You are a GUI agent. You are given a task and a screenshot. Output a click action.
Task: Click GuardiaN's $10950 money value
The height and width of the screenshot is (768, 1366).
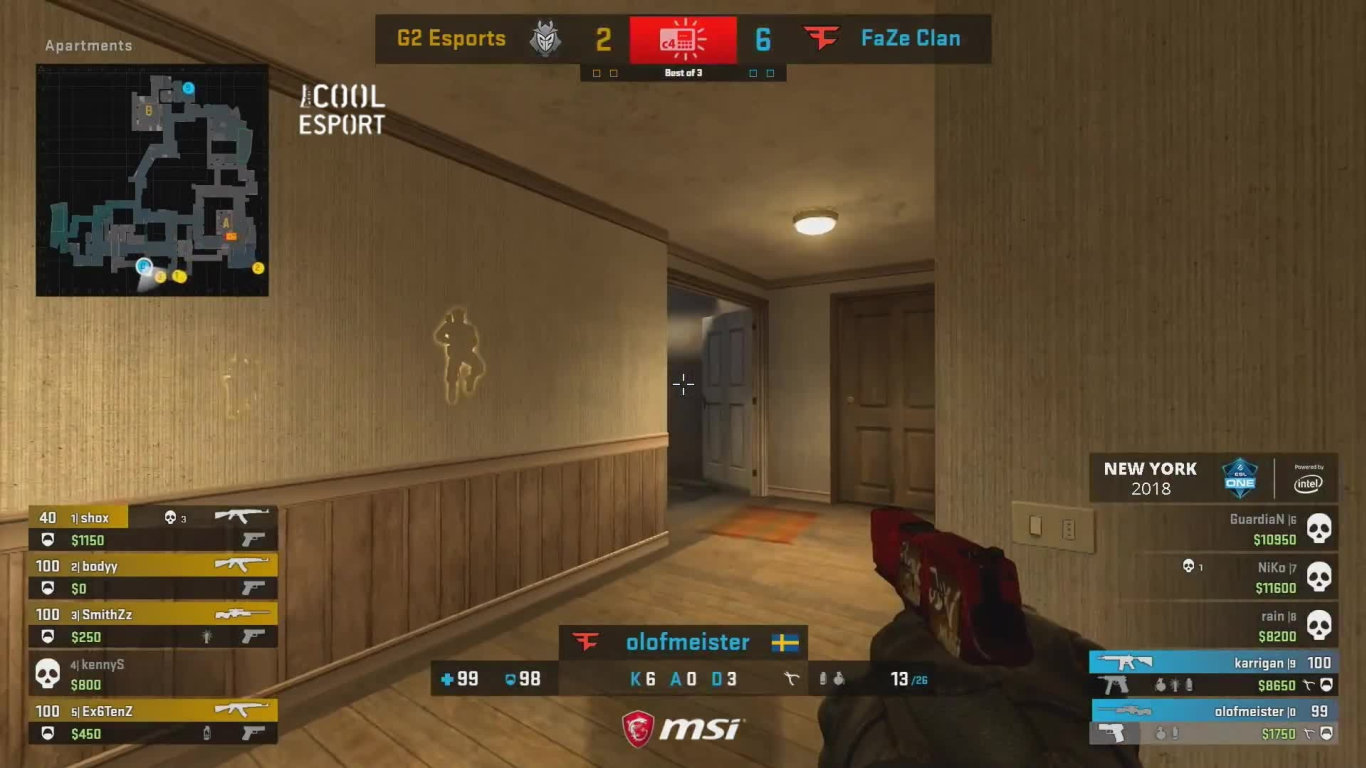point(1277,540)
